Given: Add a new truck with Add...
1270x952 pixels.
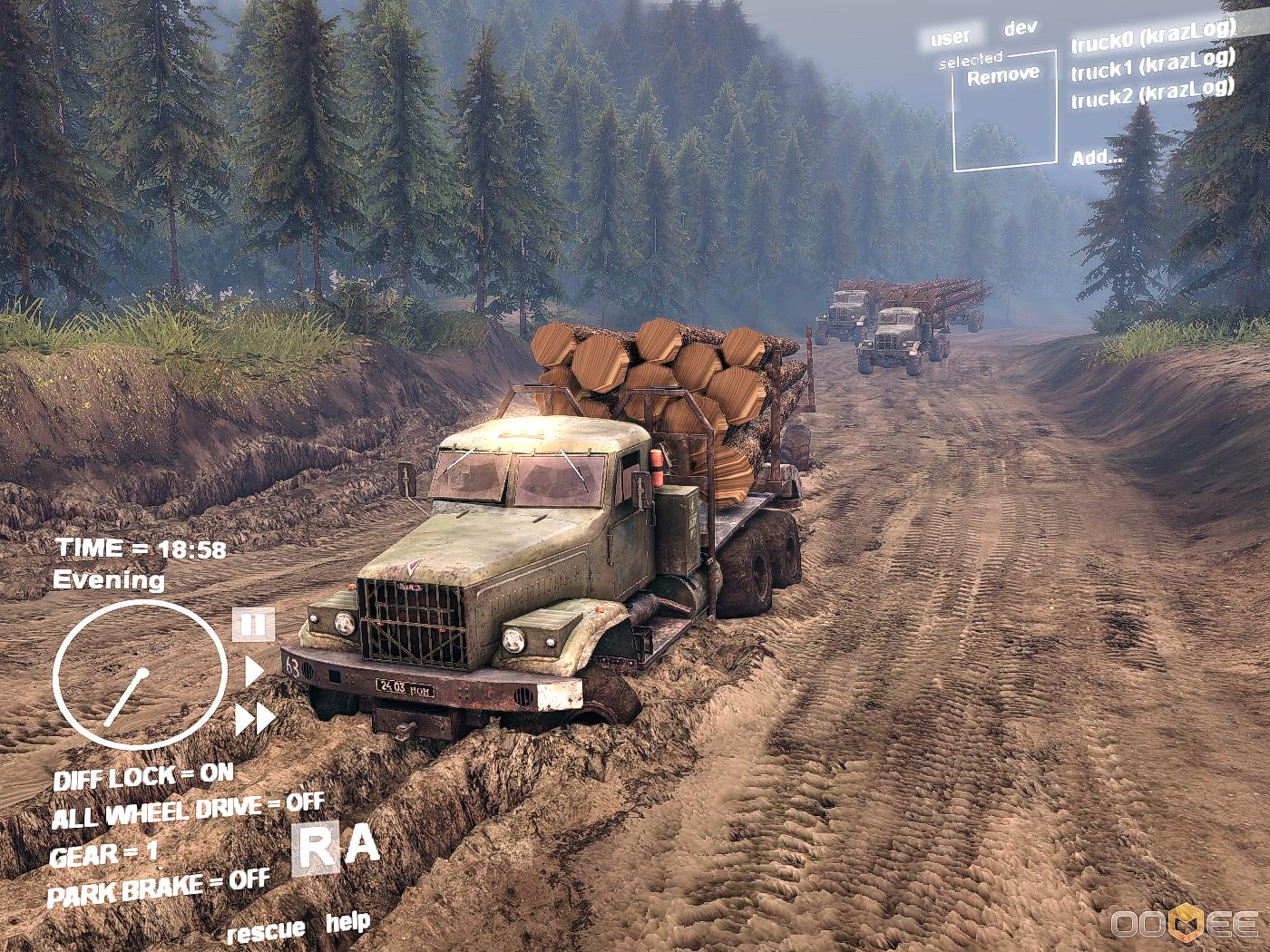Looking at the screenshot, I should tap(1097, 158).
